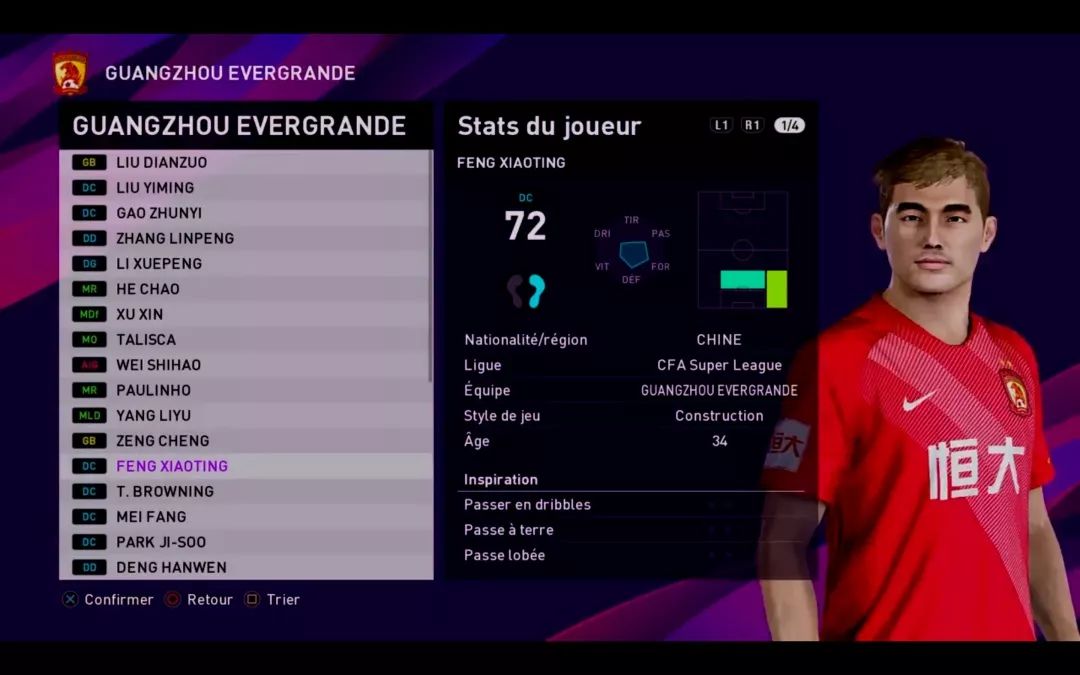Click the 1/4 stats page indicator
Viewport: 1080px width, 675px height.
[x=789, y=125]
